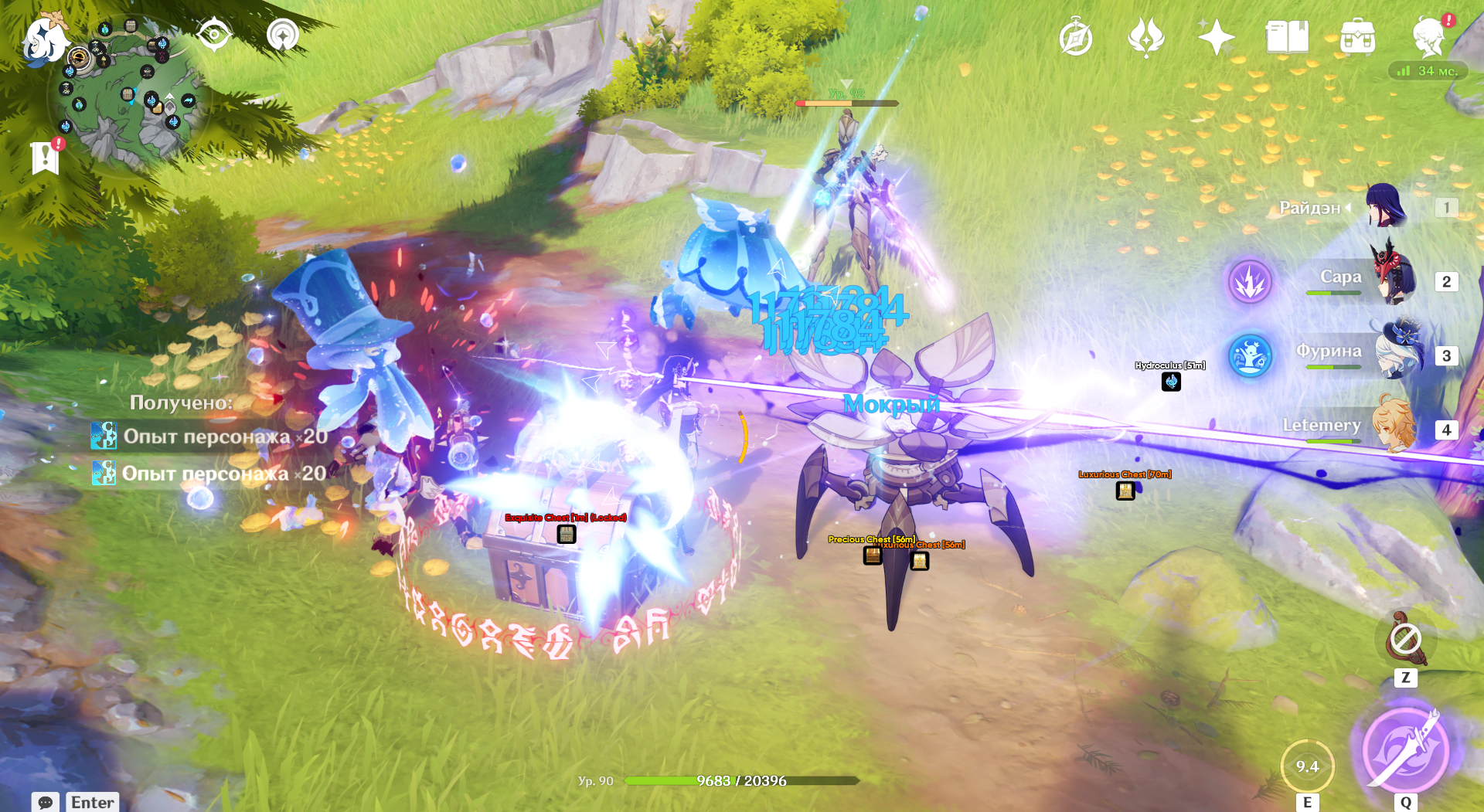Trigger Сара's purple elemental burst icon
Viewport: 1484px width, 812px height.
(1250, 281)
